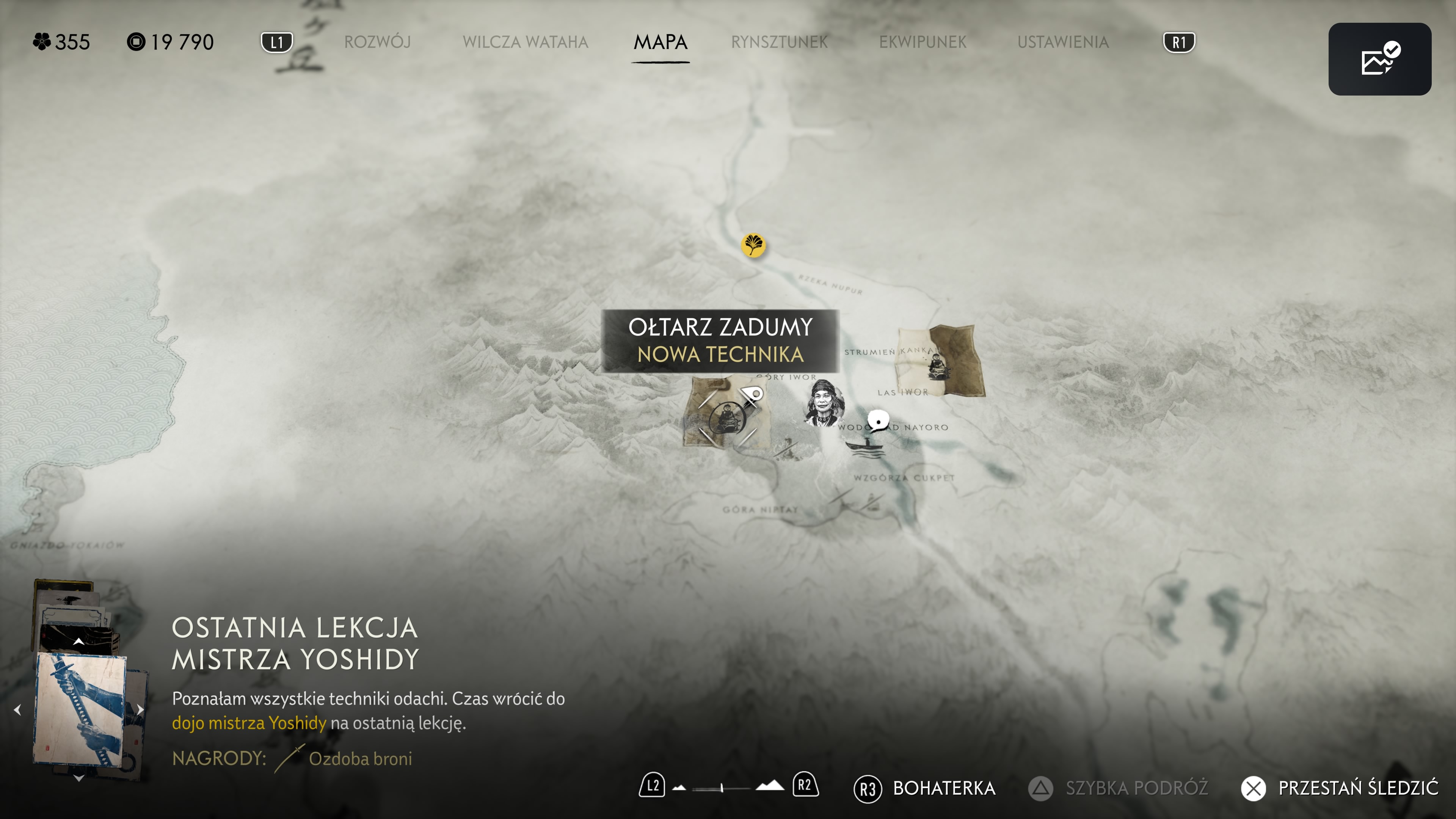
Task: Switch to the Rozwój tab
Action: (377, 42)
